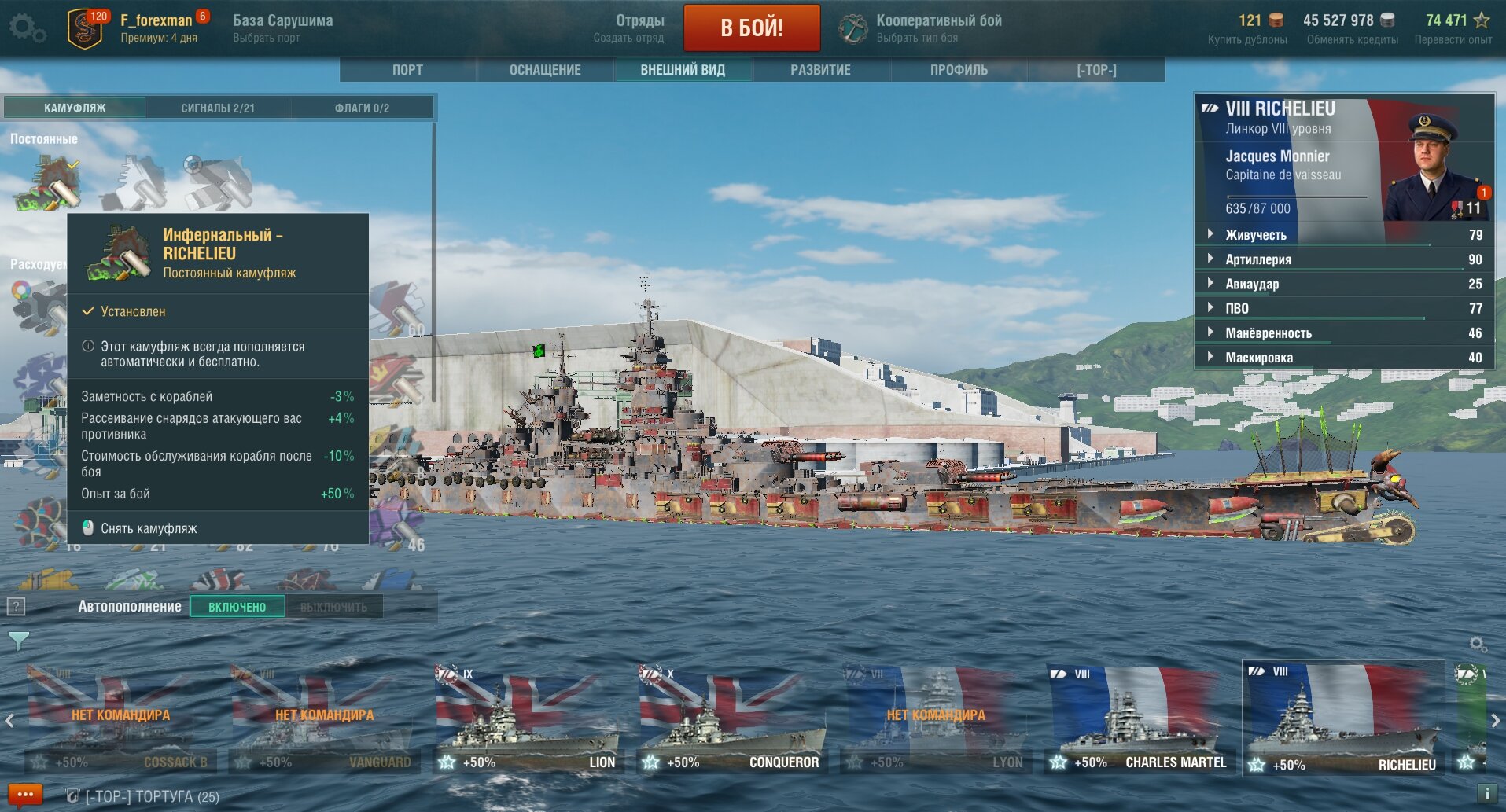Switch to the СИГНАЛЫ 2/21 tab
This screenshot has height=812, width=1506.
[218, 108]
